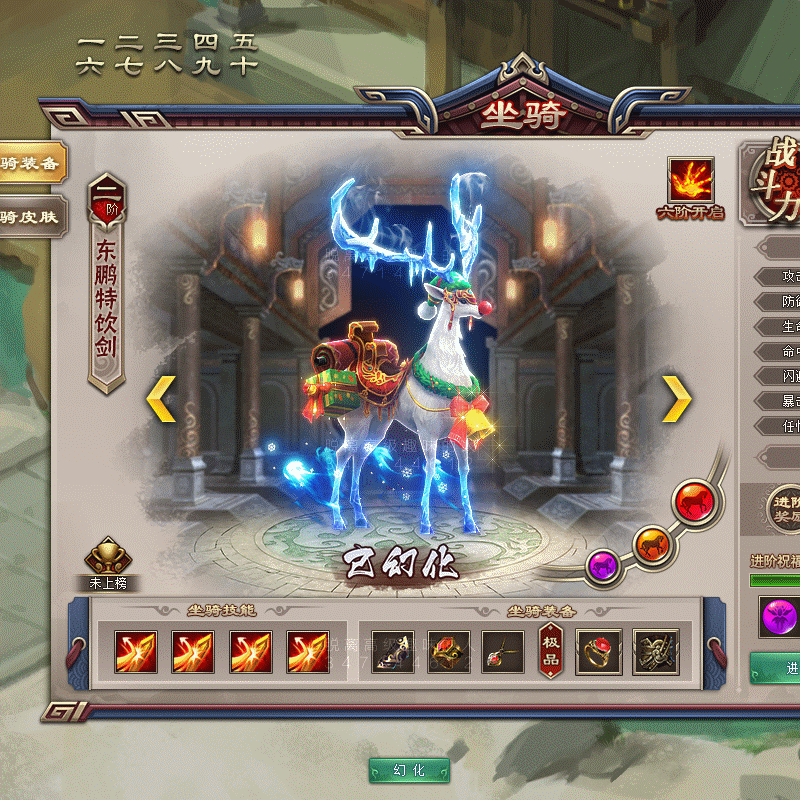The image size is (800, 800).
Task: Select the flame skill icon labeled 六阶开启
Action: click(x=690, y=181)
